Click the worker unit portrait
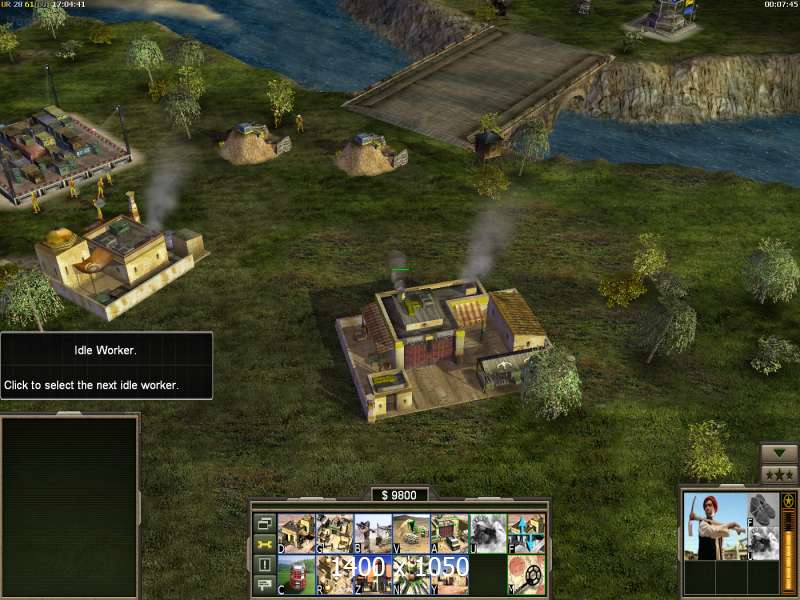Viewport: 800px width, 600px height. (x=715, y=525)
